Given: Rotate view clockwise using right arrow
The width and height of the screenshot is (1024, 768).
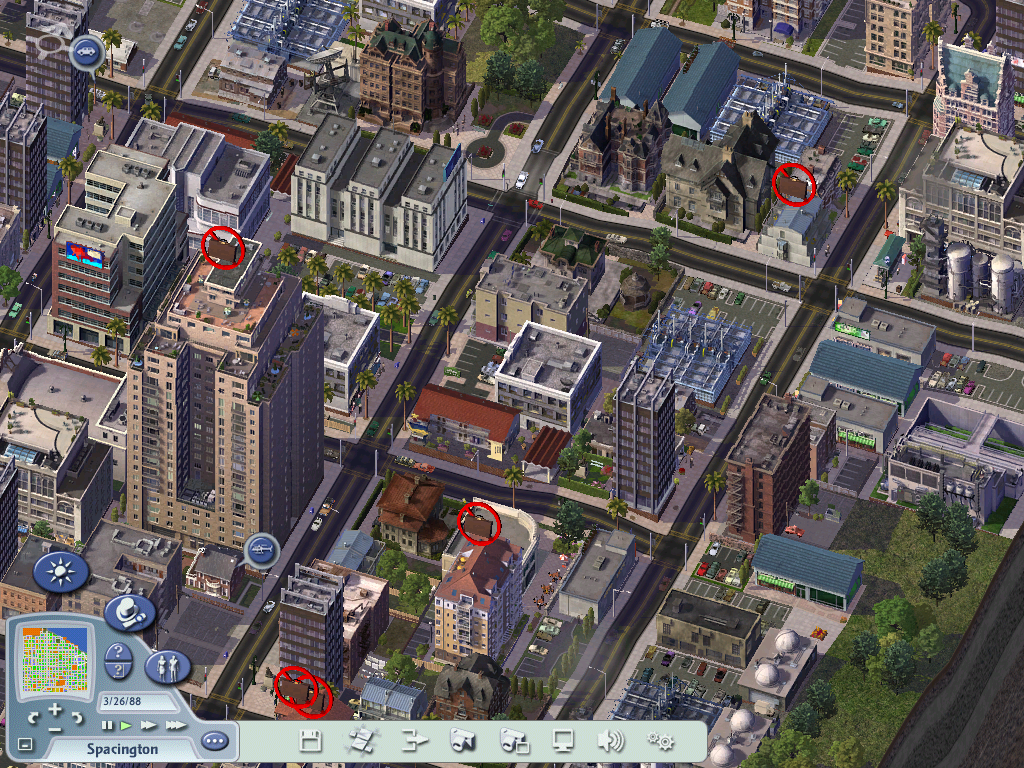Looking at the screenshot, I should coord(77,718).
